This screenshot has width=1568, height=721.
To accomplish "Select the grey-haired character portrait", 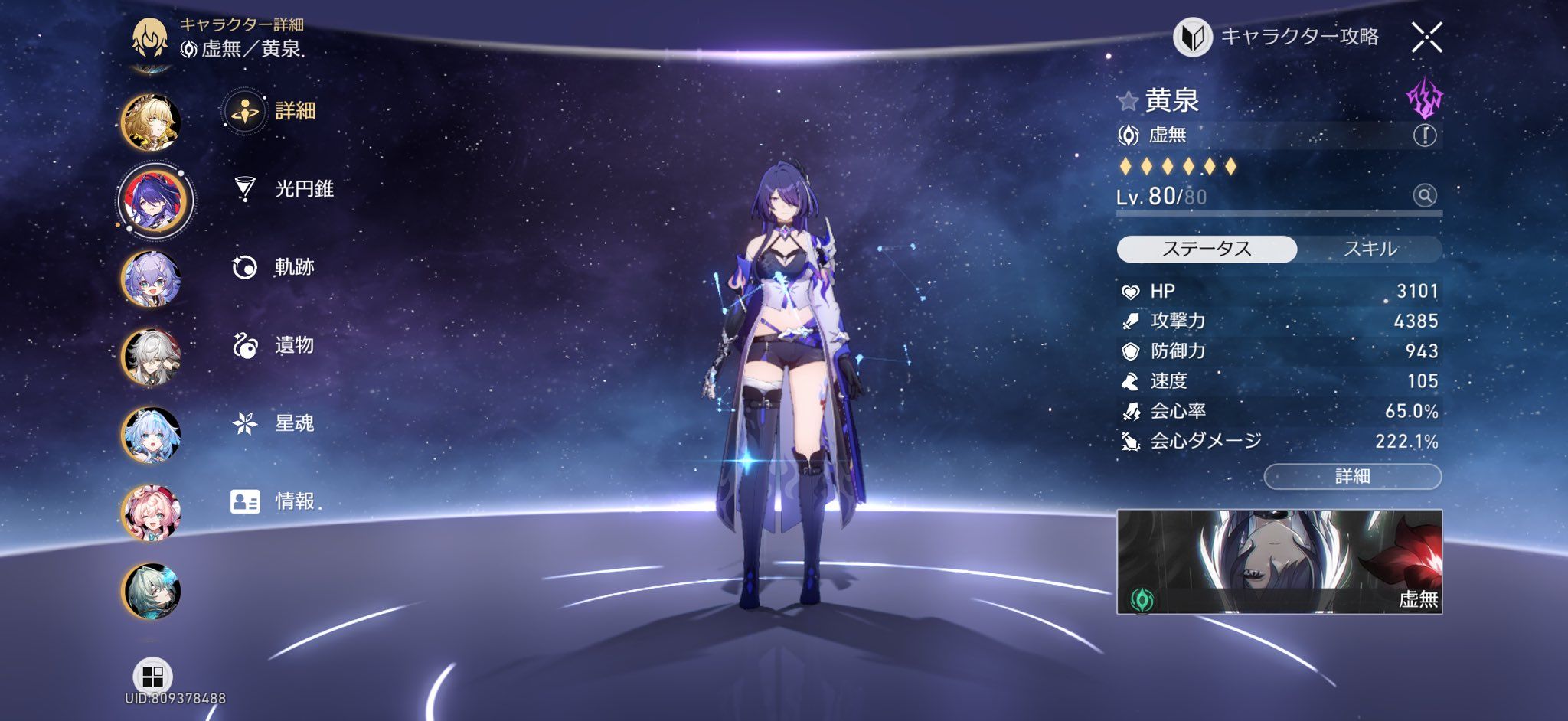I will tap(152, 357).
